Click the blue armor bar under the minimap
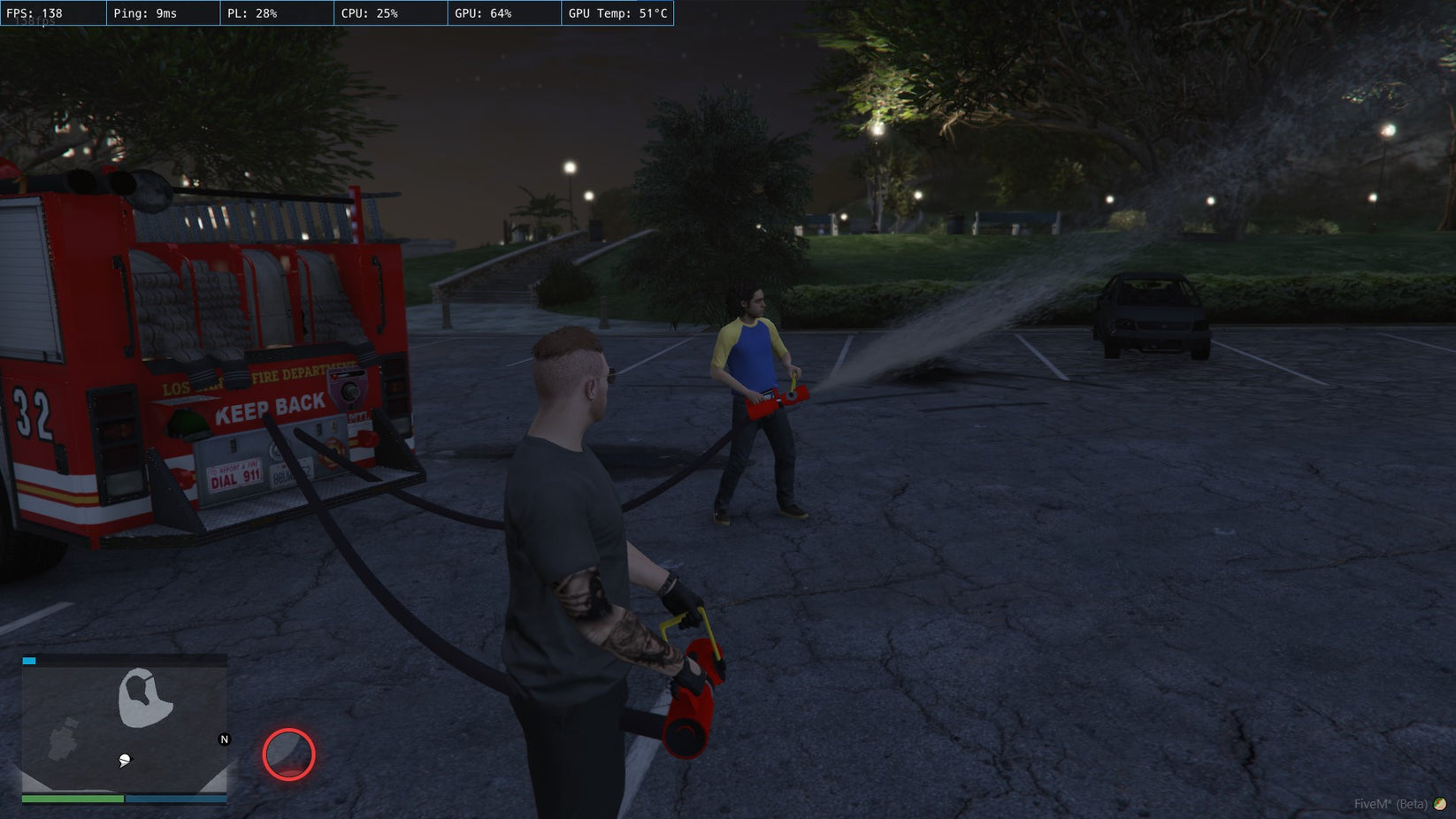The height and width of the screenshot is (819, 1456). (177, 799)
